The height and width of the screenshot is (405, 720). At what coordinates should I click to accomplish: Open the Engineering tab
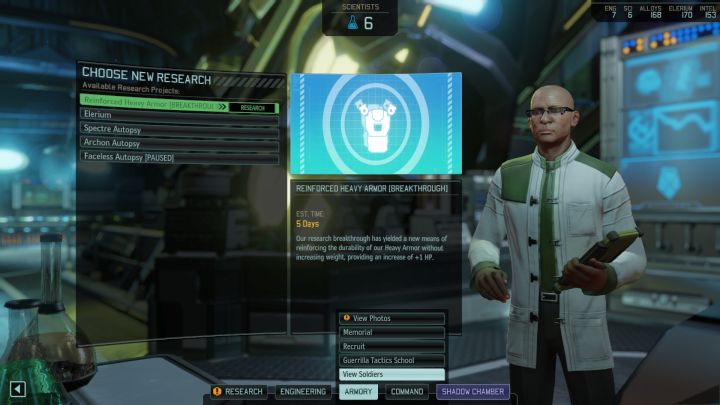point(302,392)
